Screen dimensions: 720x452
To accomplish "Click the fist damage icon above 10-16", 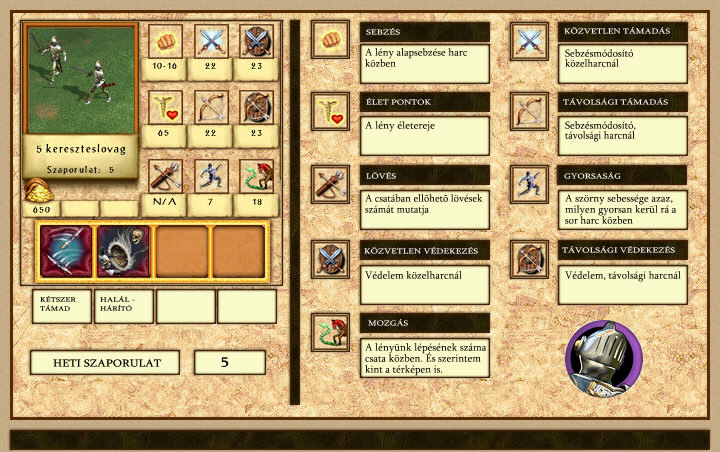I will 165,41.
